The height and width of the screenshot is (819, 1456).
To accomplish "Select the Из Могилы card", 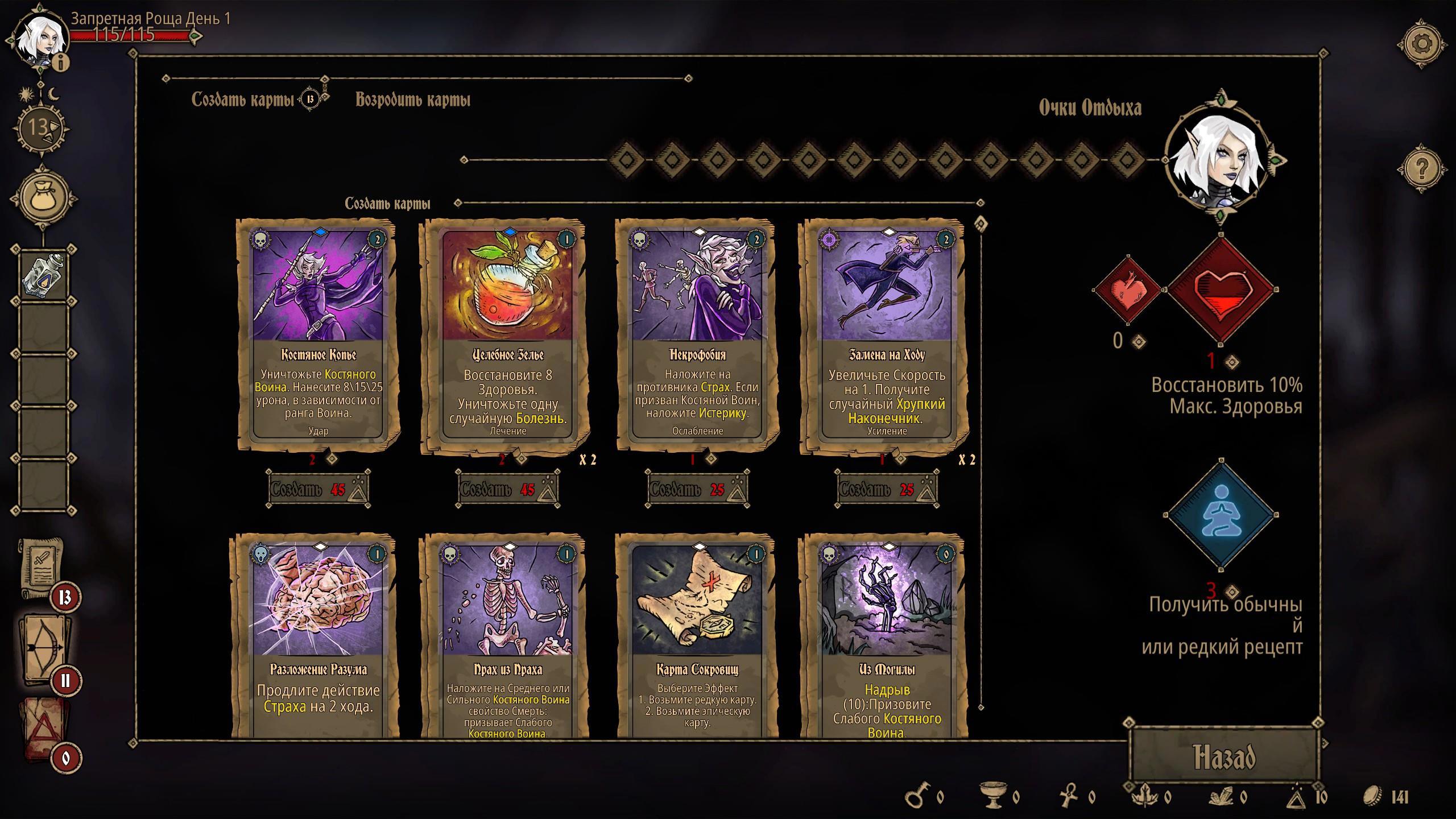I will pos(887,637).
